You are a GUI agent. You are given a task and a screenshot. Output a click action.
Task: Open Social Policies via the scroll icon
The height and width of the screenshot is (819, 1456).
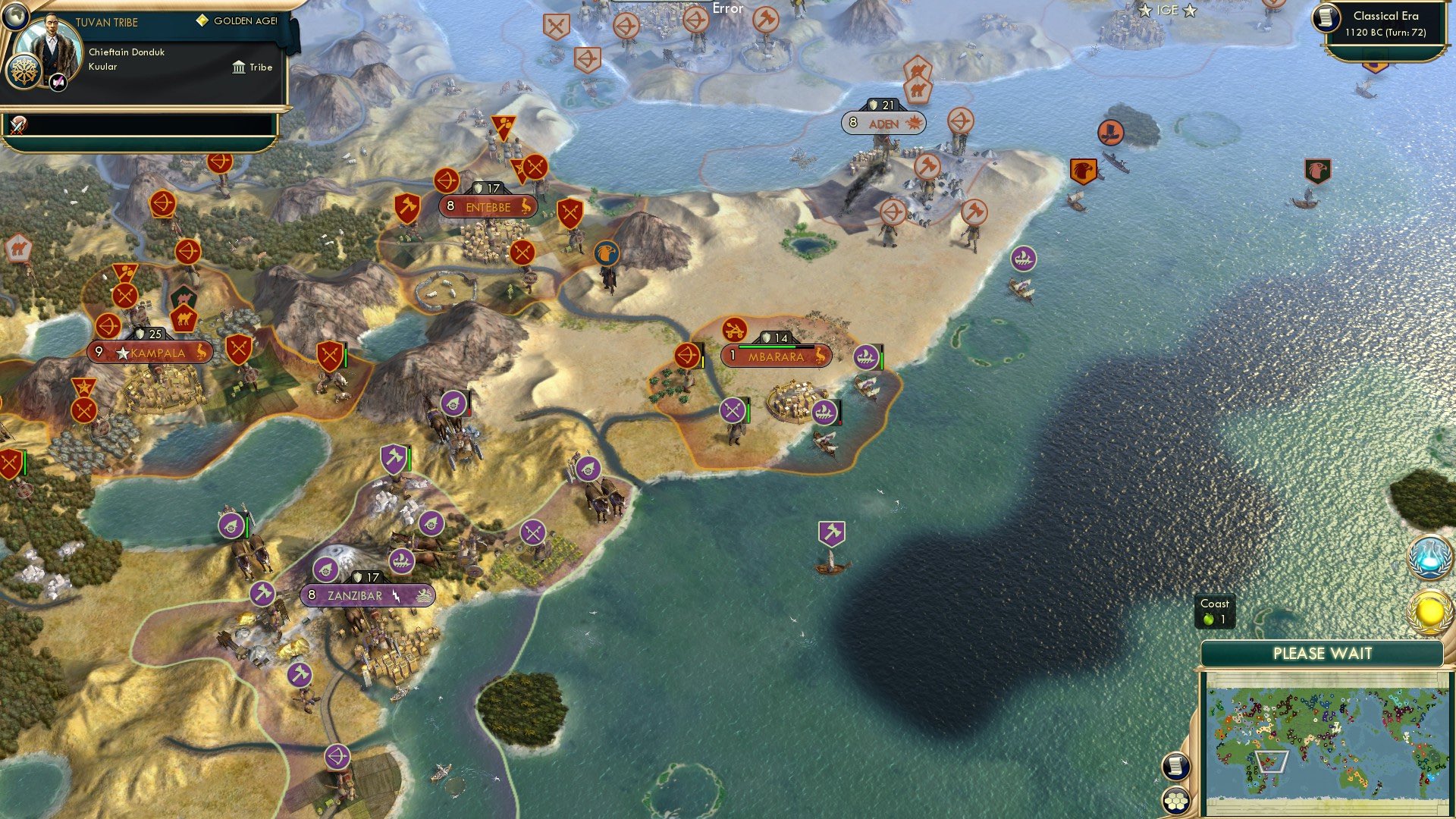[x=1175, y=766]
